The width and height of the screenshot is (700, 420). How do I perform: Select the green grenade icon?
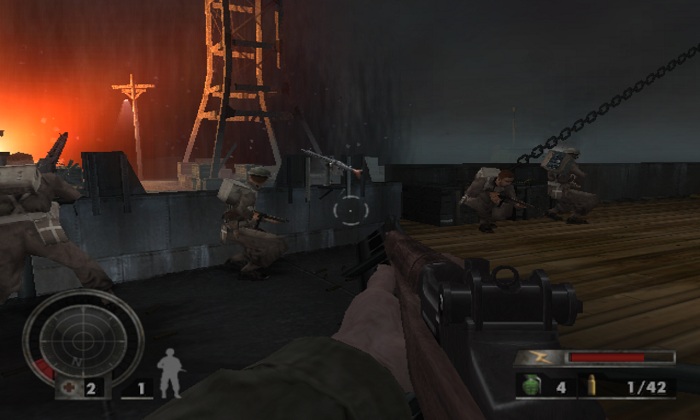531,385
